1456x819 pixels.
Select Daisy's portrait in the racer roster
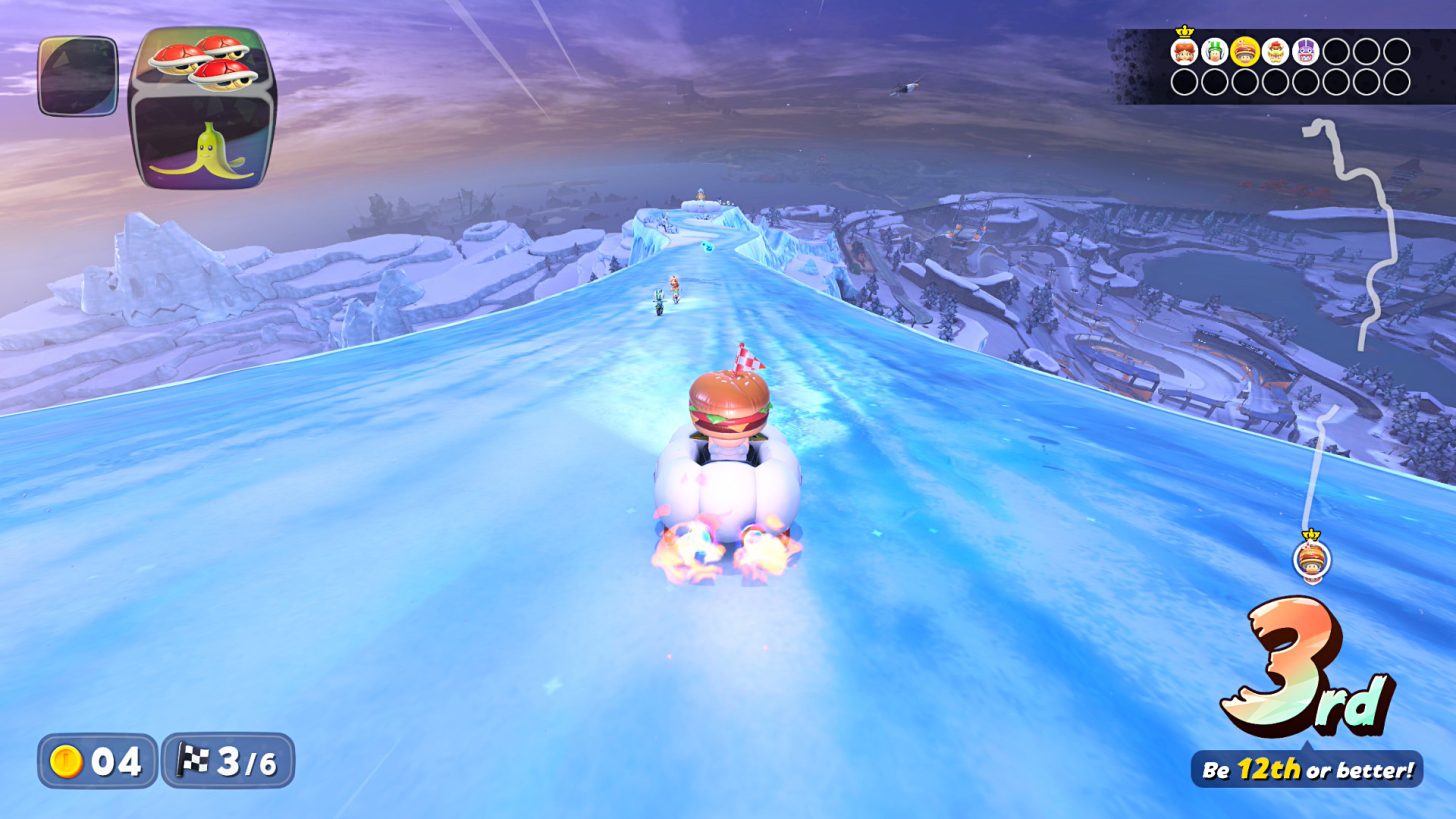click(1184, 53)
